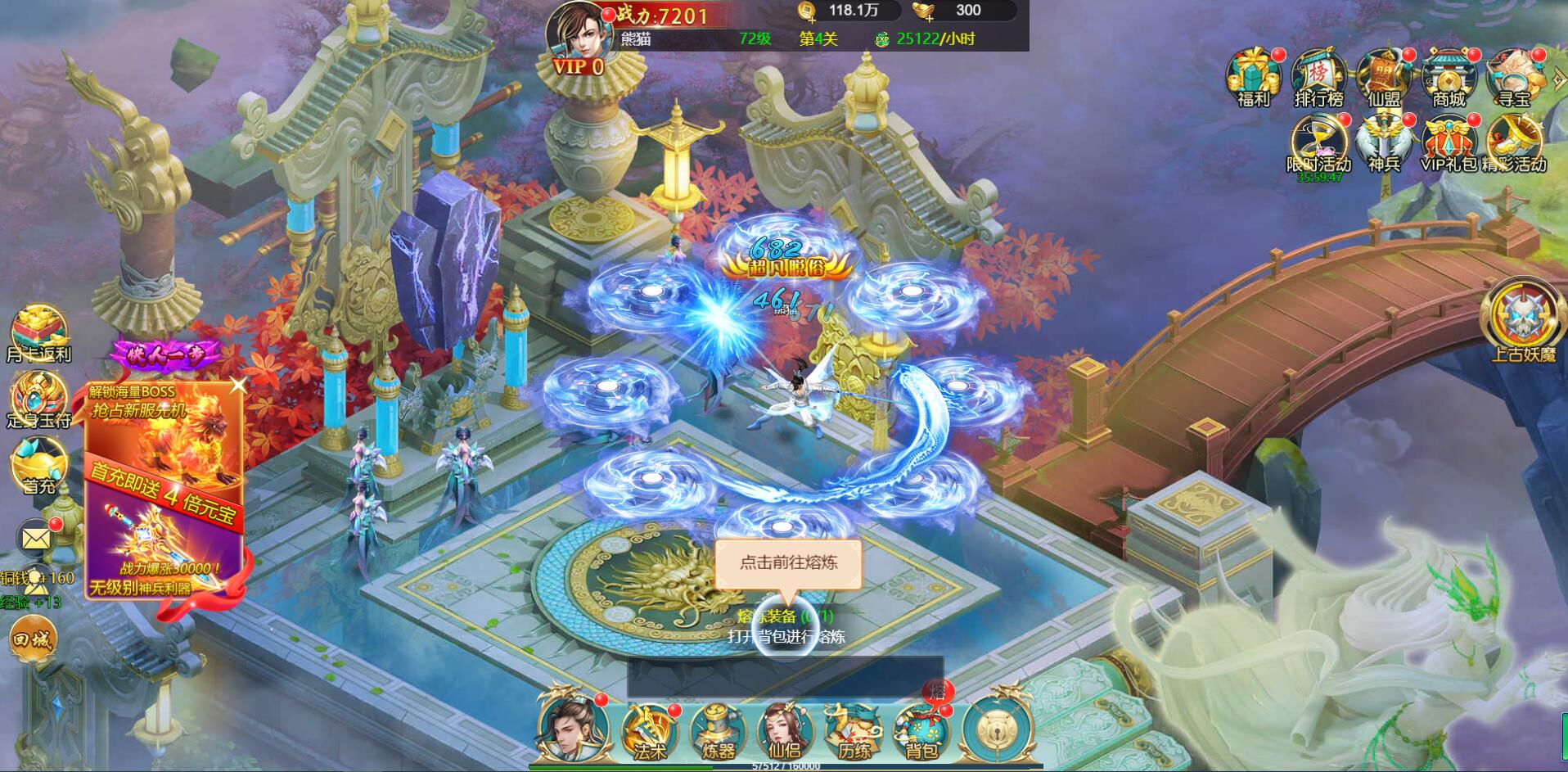Open the 历练 training menu
This screenshot has height=772, width=1568.
coord(853,731)
